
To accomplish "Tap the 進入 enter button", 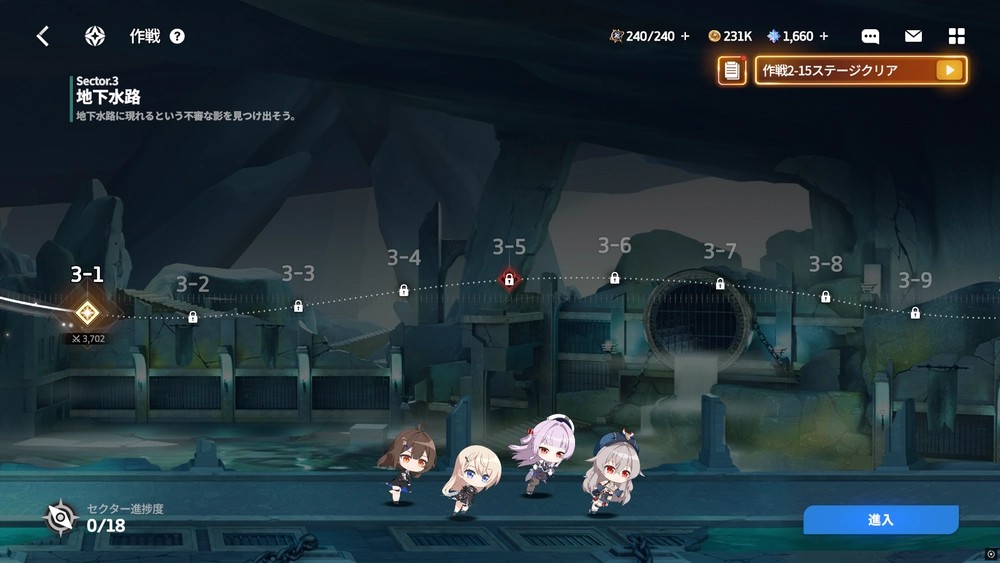I will point(880,520).
